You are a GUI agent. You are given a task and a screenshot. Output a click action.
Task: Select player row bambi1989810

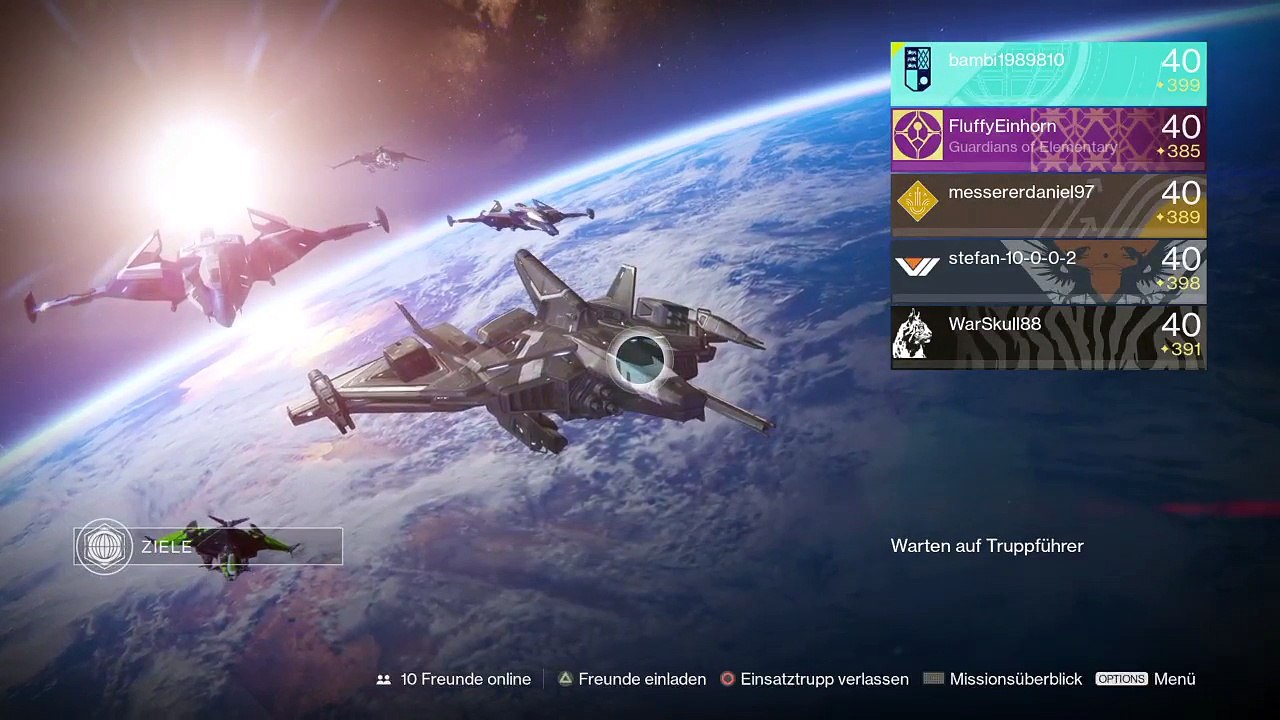(1048, 73)
